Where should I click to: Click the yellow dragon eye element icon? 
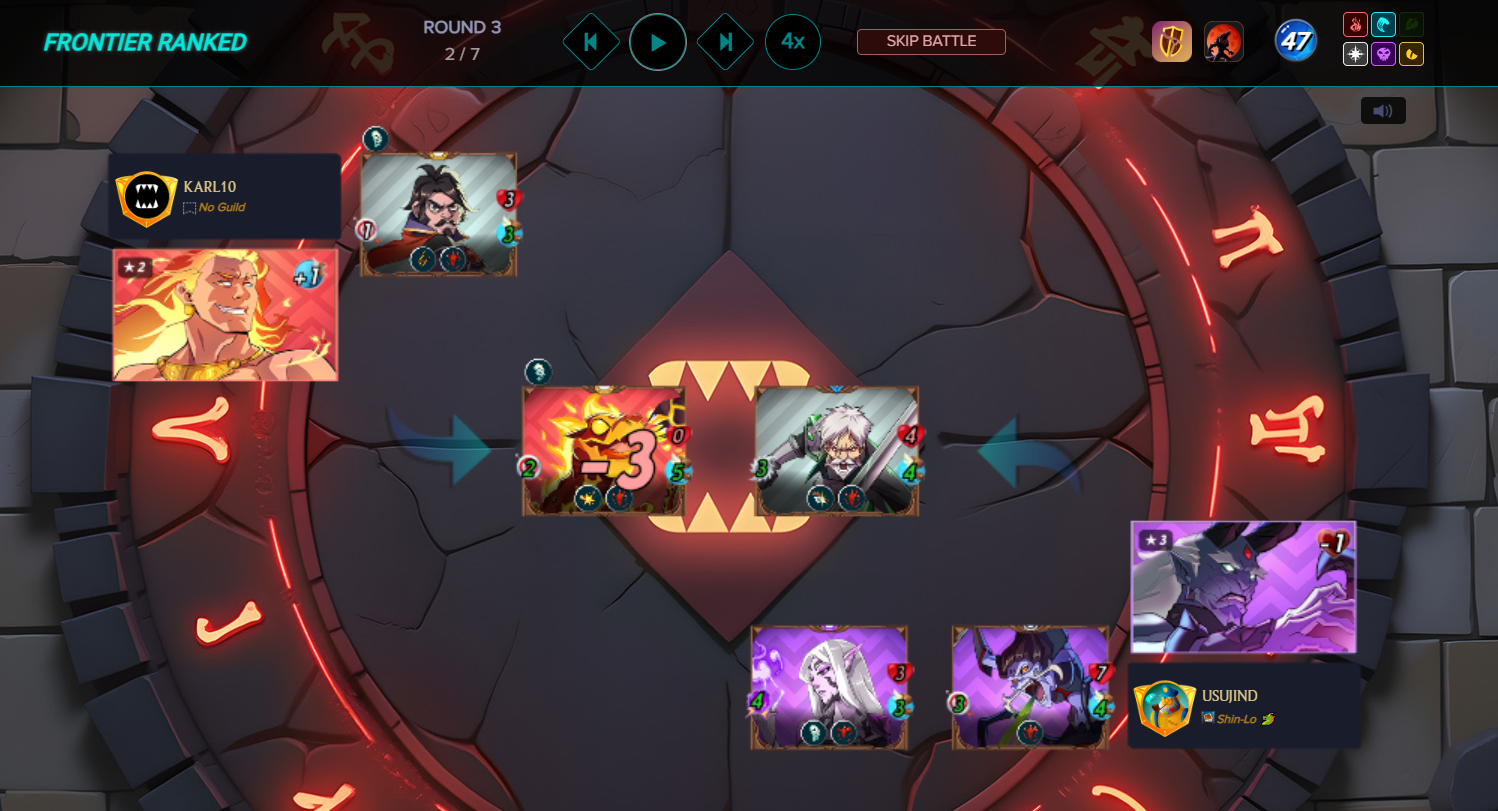point(1411,54)
